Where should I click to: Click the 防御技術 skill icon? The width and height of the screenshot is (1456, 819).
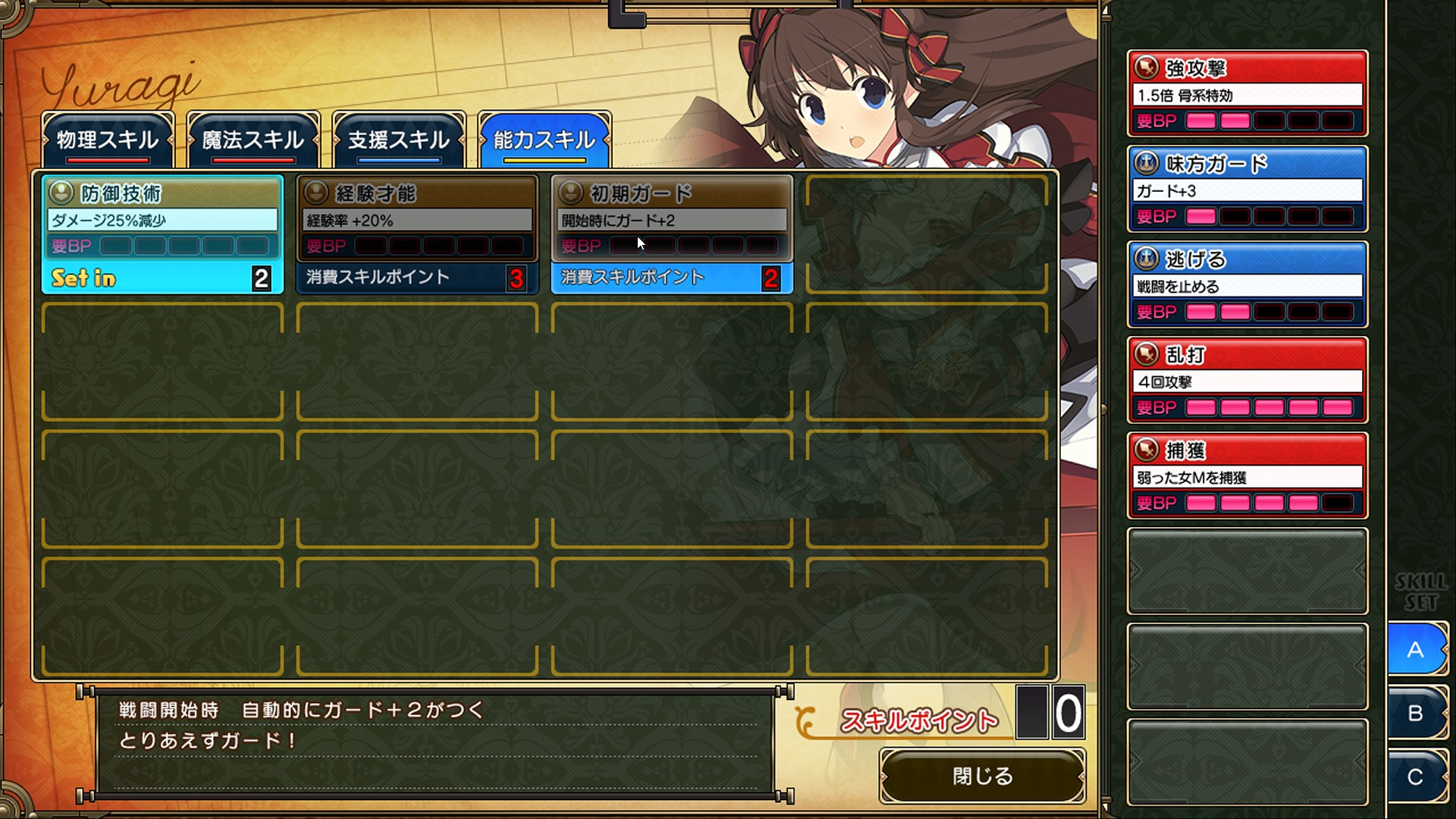61,193
